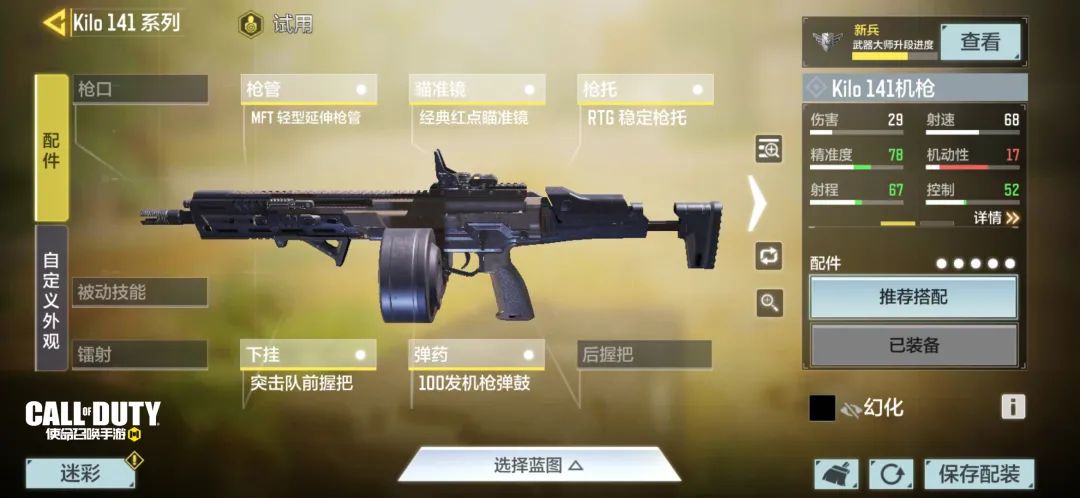
Task: Click the 已装备 equipped button
Action: (913, 345)
